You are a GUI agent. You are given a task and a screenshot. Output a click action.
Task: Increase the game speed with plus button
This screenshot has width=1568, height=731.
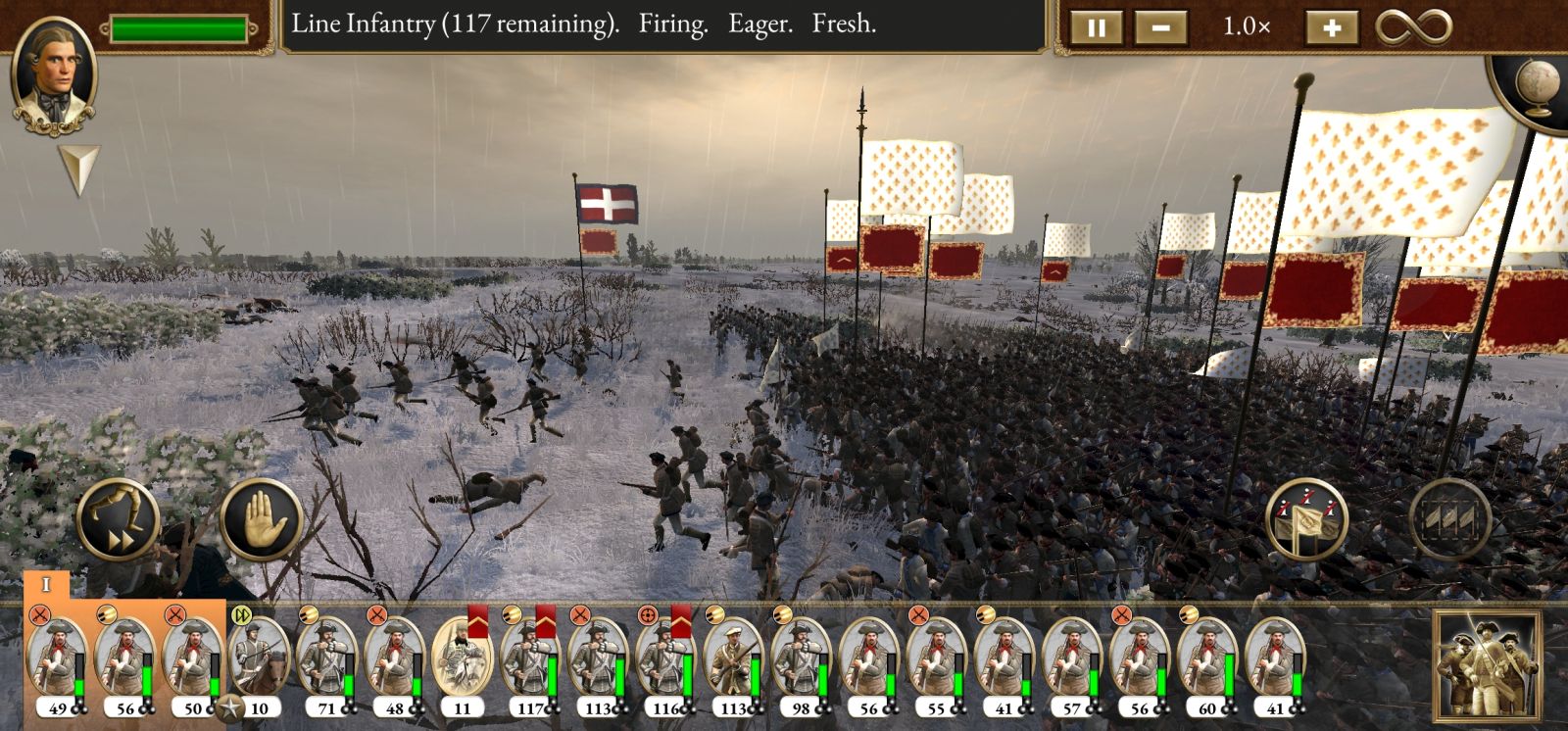coord(1331,27)
